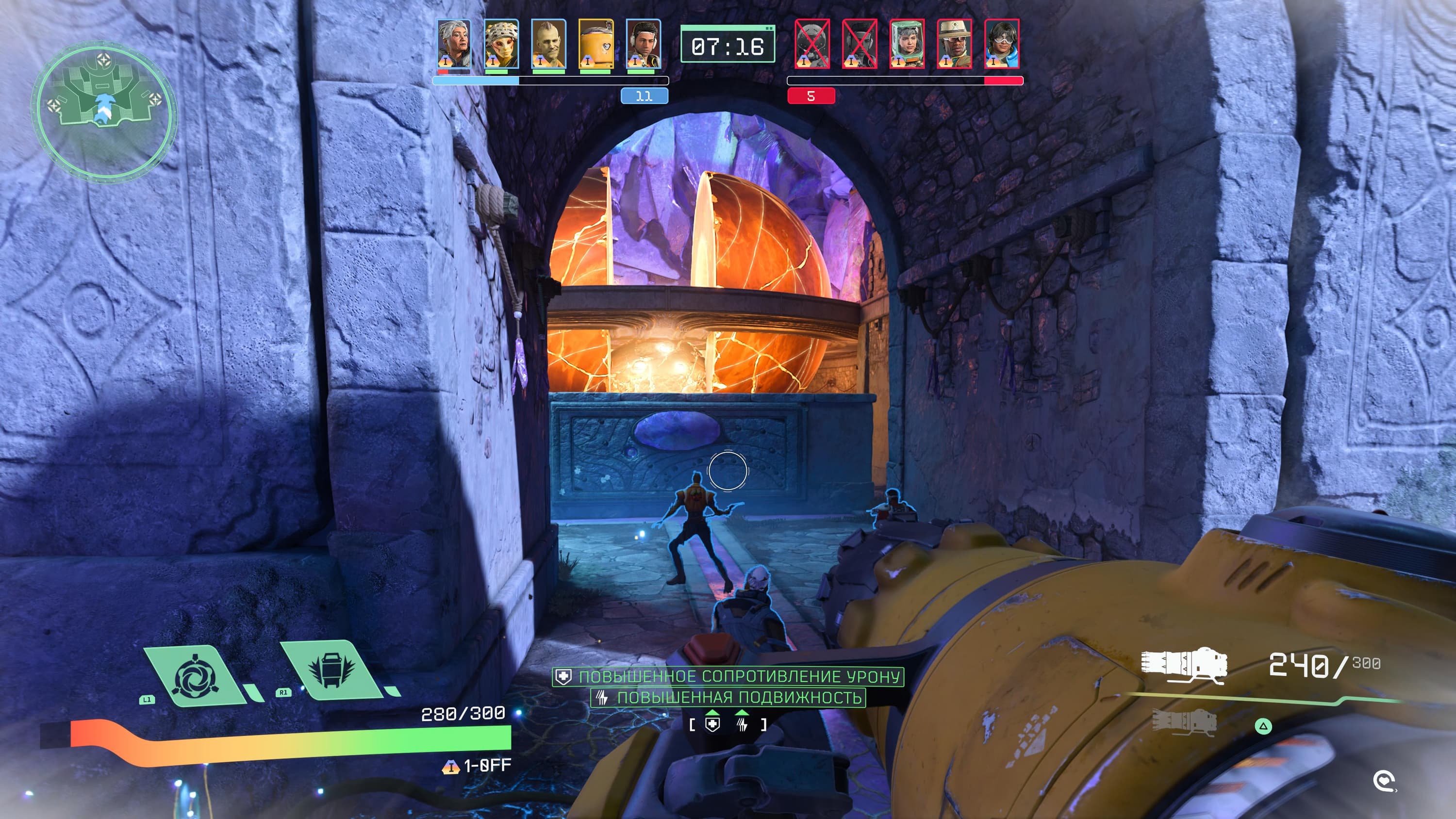
Task: Click the teammate portrait wearing headphones
Action: pyautogui.click(x=643, y=44)
